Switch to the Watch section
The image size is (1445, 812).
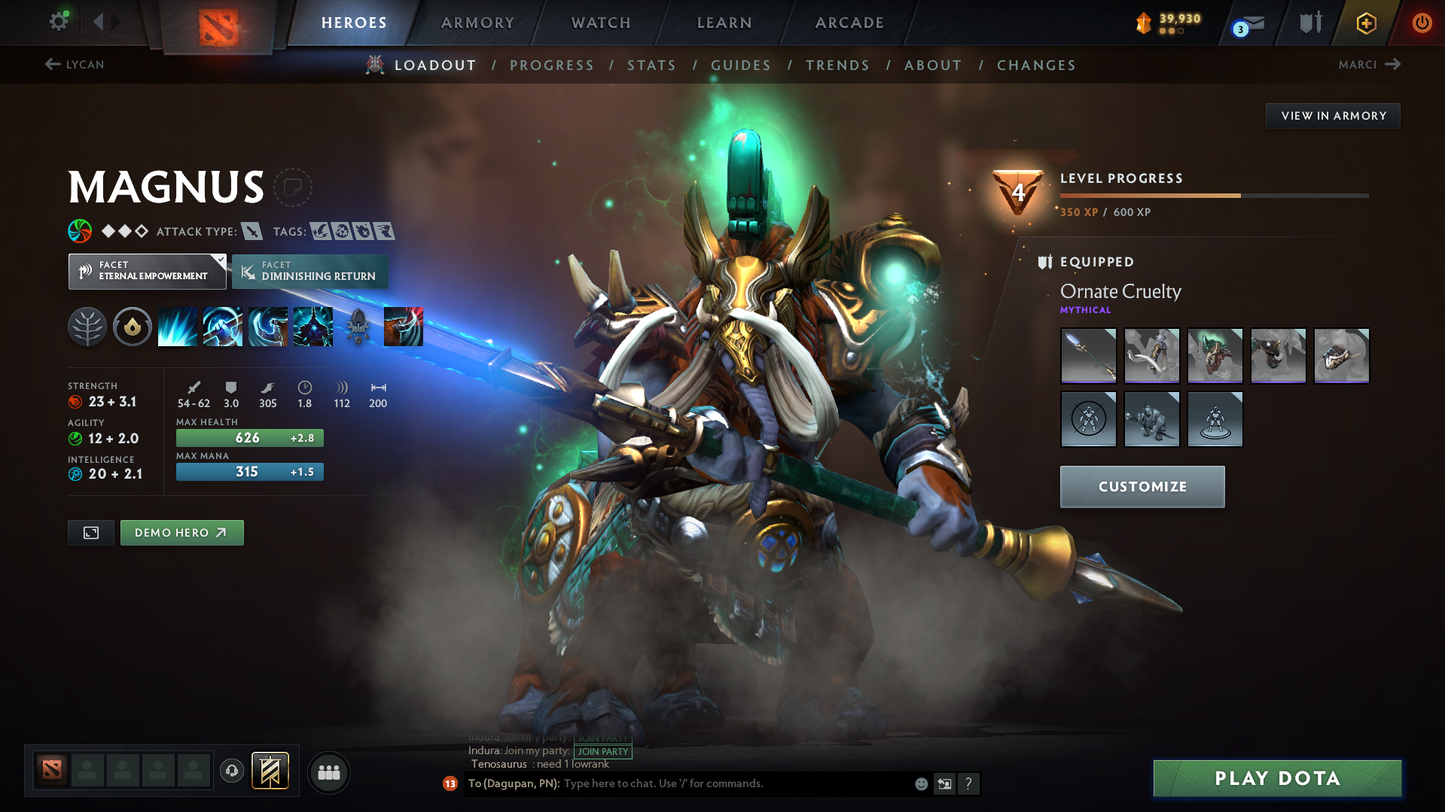[601, 23]
